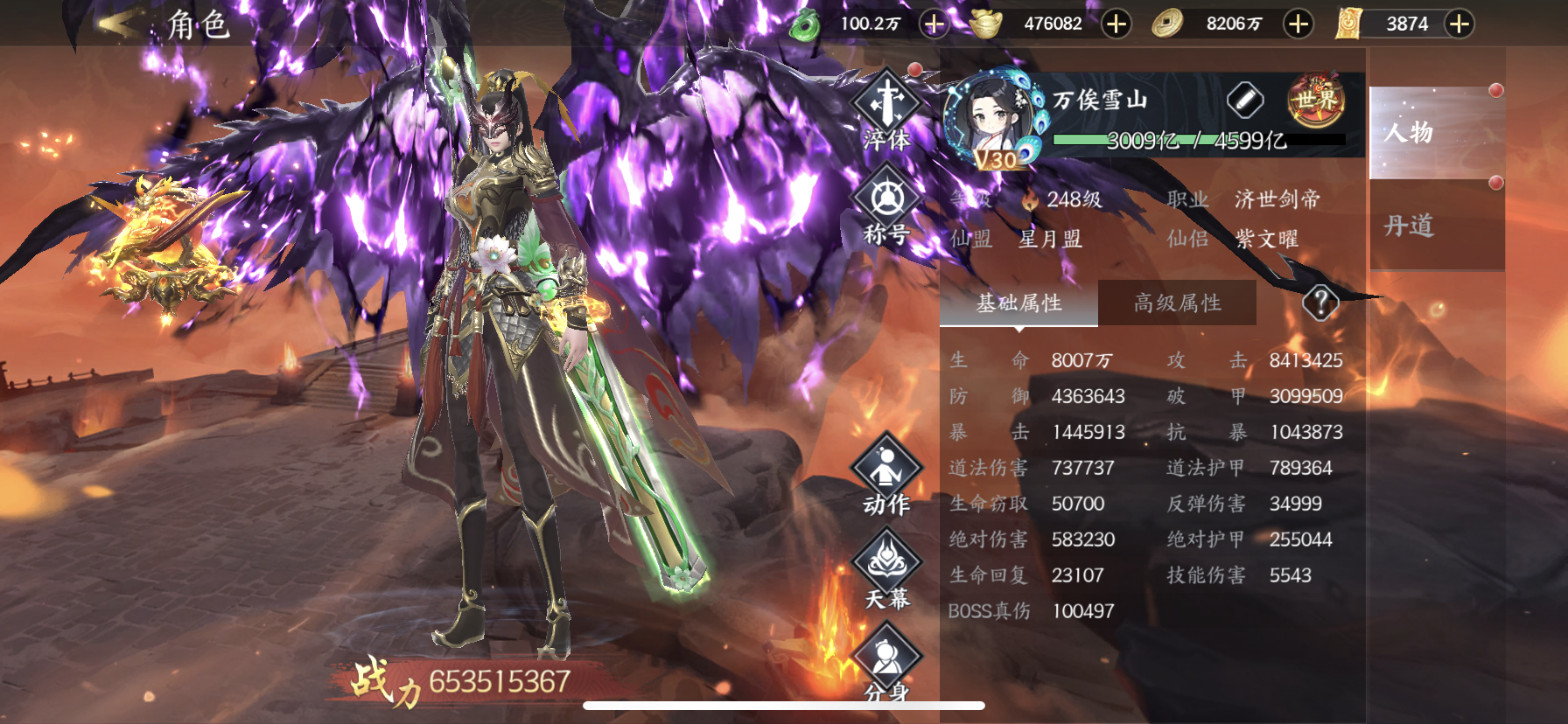The width and height of the screenshot is (1568, 724).
Task: Open the 天幕 sky backdrop menu
Action: tap(886, 571)
